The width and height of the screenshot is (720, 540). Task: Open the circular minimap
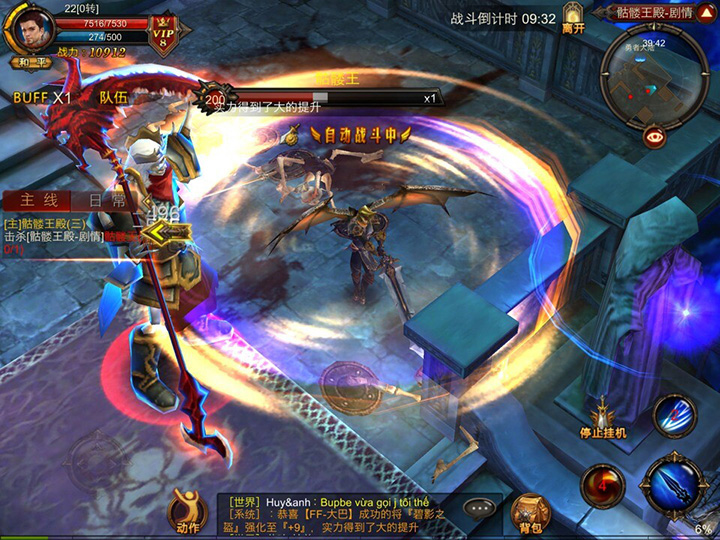(654, 78)
